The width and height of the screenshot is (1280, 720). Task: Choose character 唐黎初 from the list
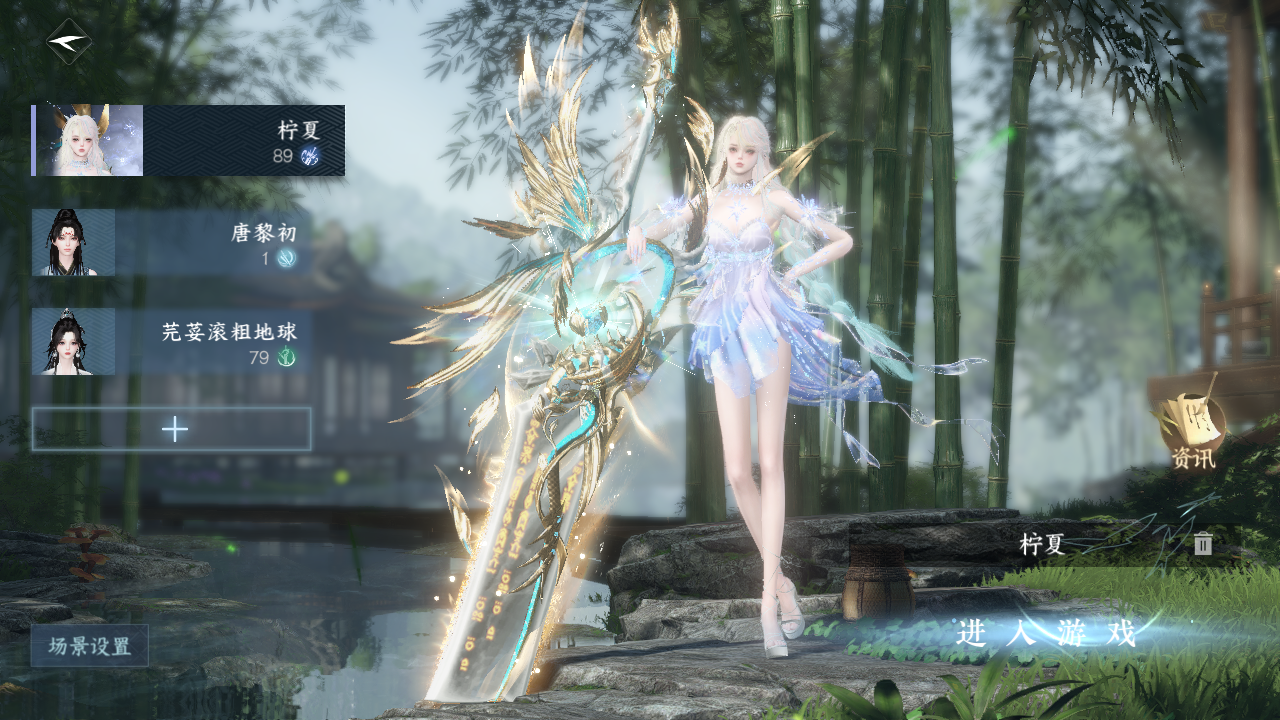pyautogui.click(x=172, y=243)
